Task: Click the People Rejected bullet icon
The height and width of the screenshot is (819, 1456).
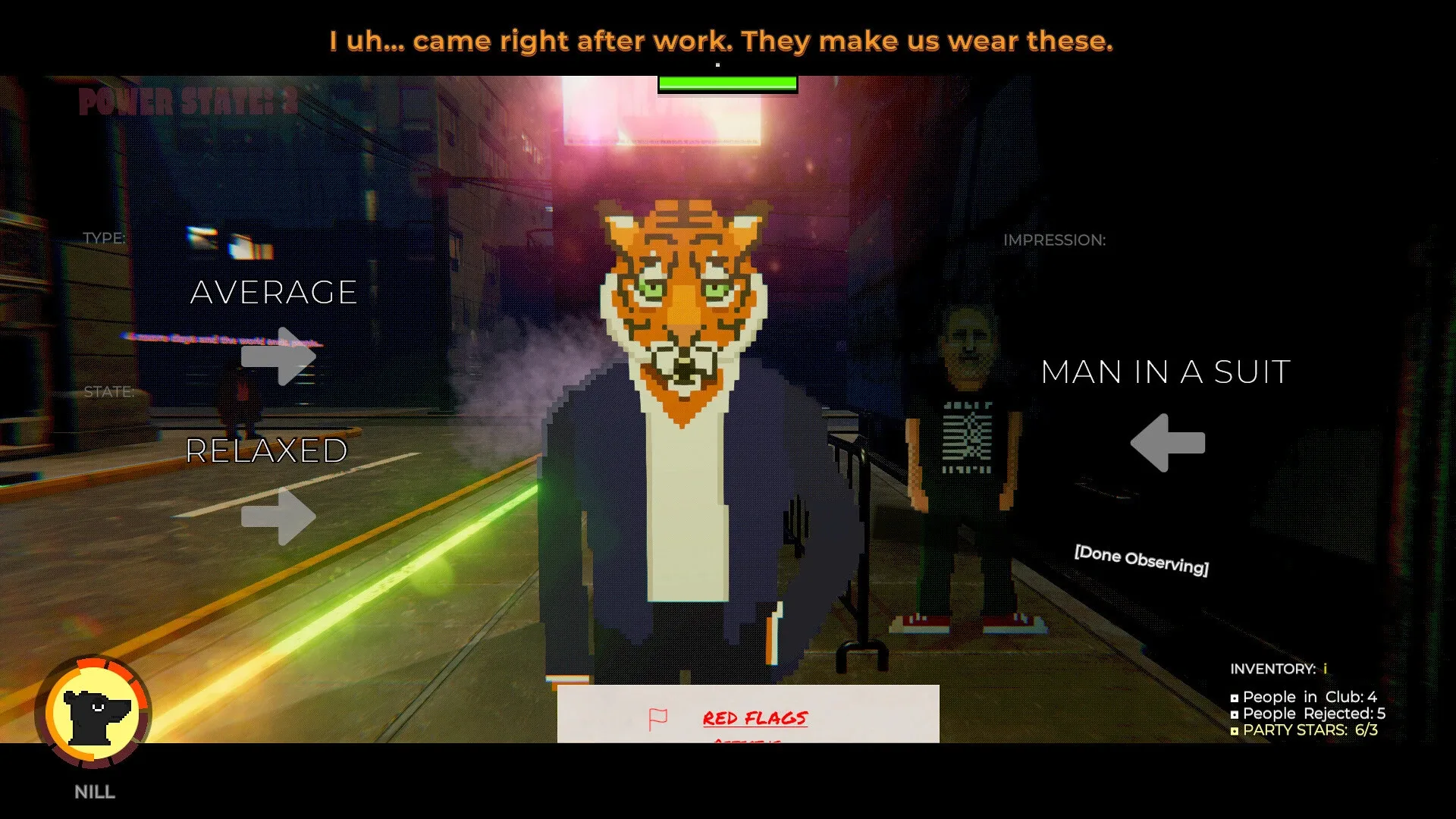Action: click(1234, 714)
